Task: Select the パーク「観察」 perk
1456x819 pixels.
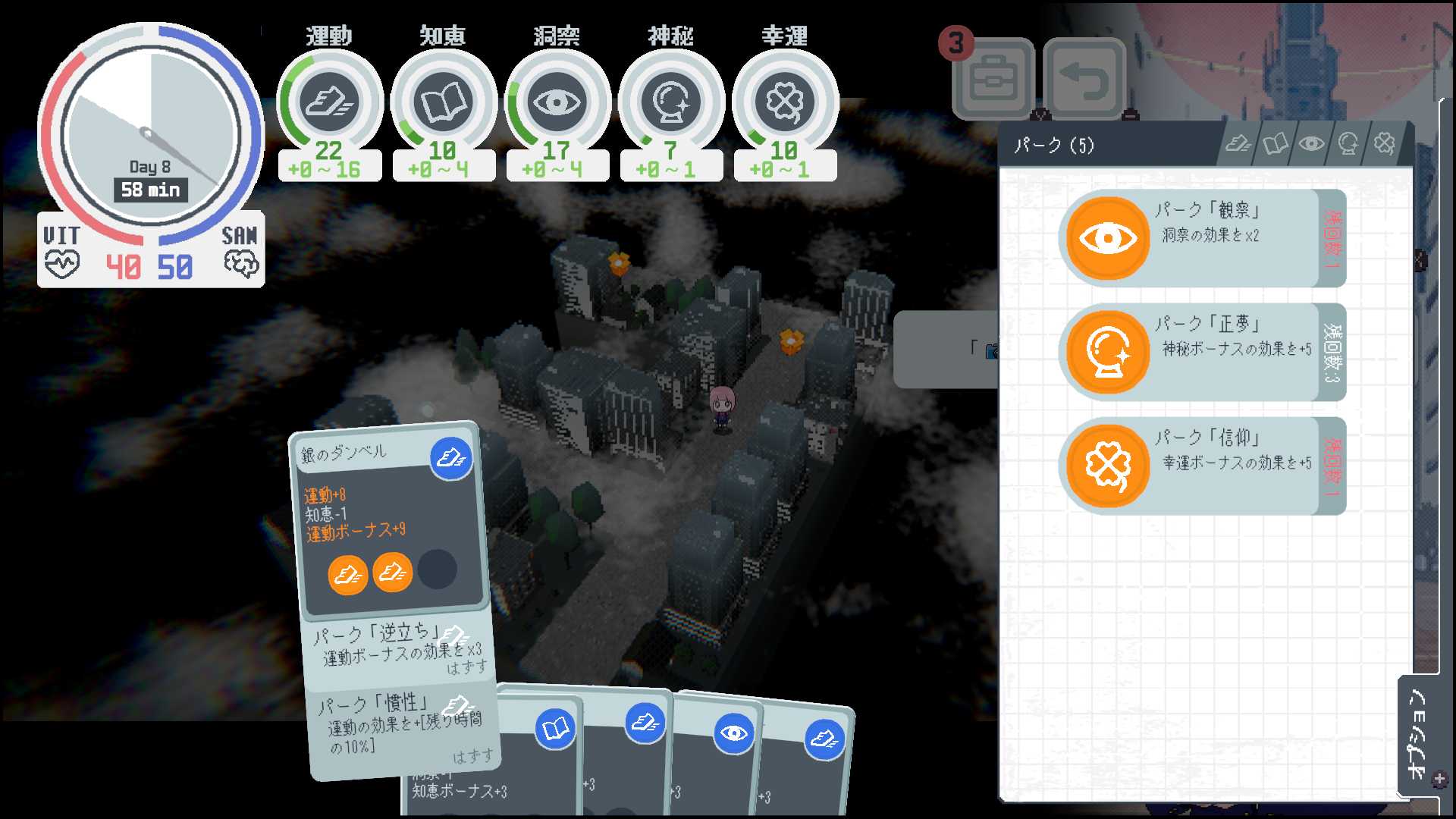Action: [1201, 238]
